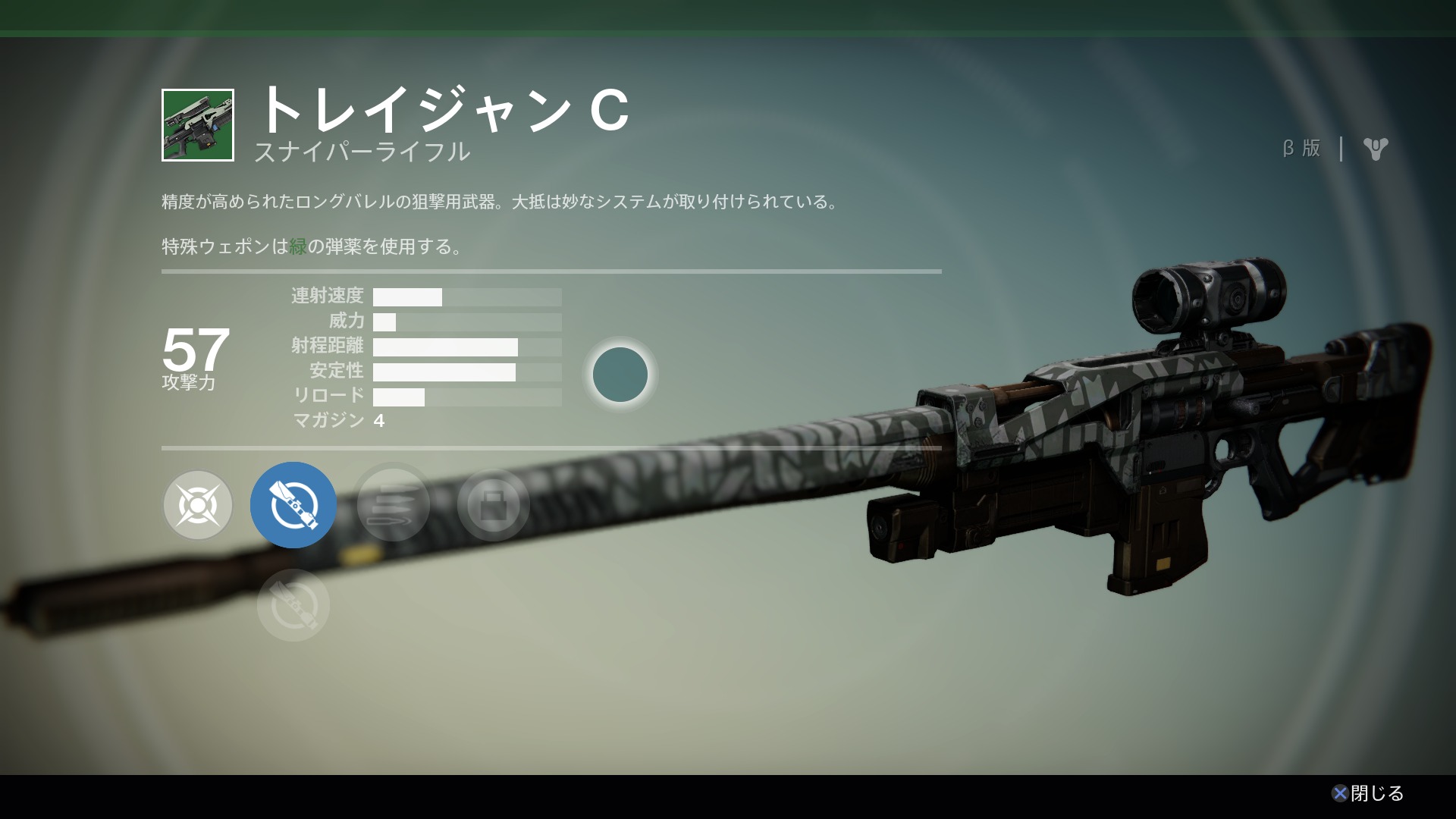
Task: Select the white crosshair perk node
Action: pyautogui.click(x=198, y=505)
